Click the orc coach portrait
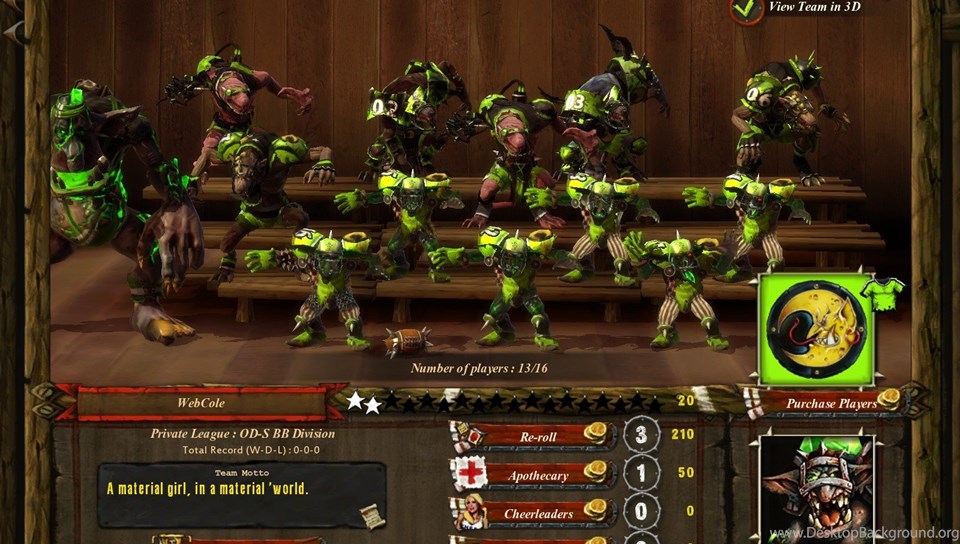Image resolution: width=960 pixels, height=544 pixels. click(816, 490)
